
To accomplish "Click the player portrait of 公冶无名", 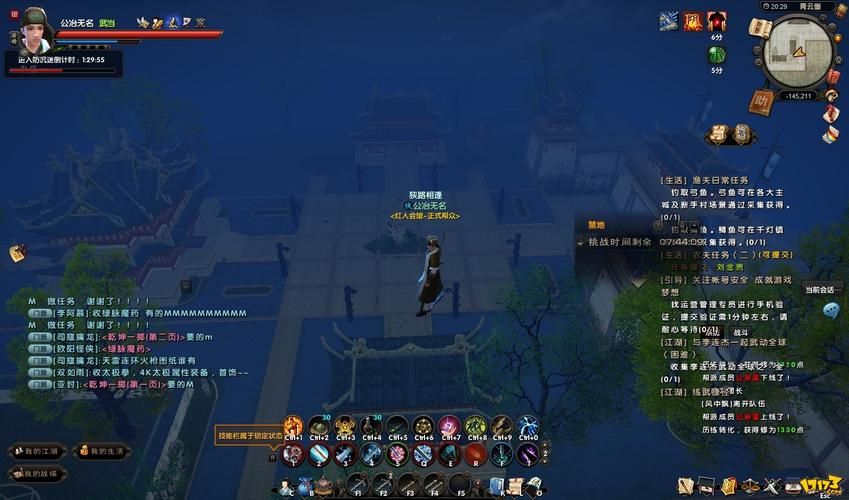I will [x=32, y=31].
